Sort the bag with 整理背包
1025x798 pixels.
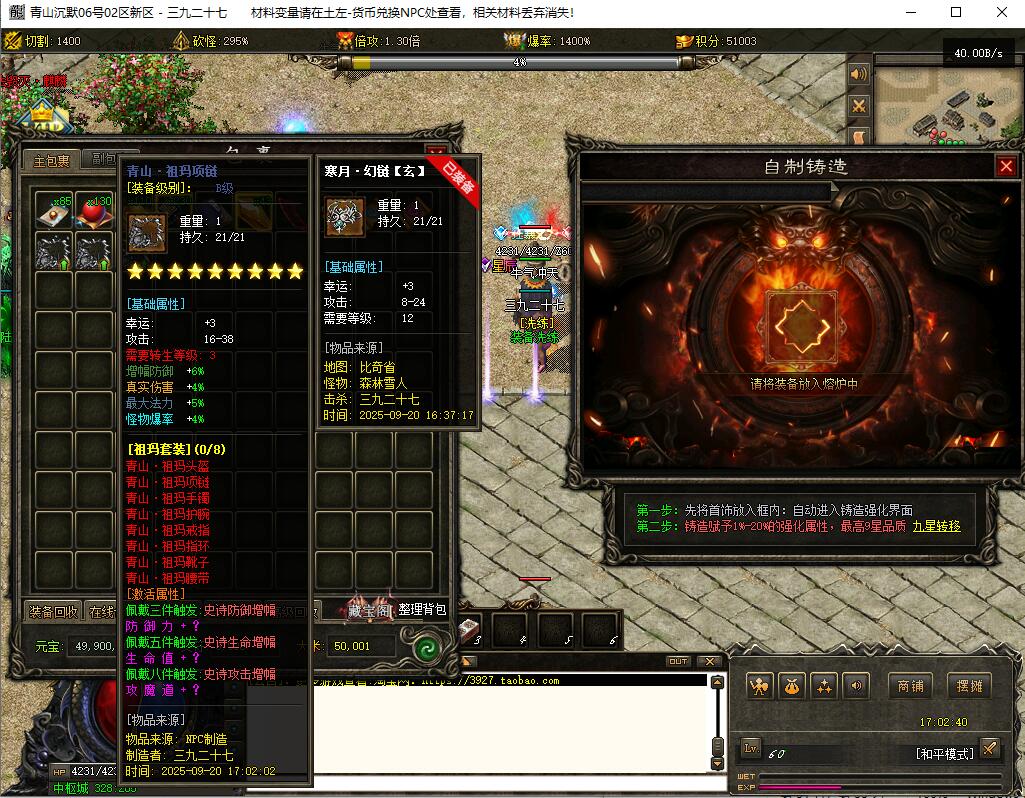click(421, 610)
